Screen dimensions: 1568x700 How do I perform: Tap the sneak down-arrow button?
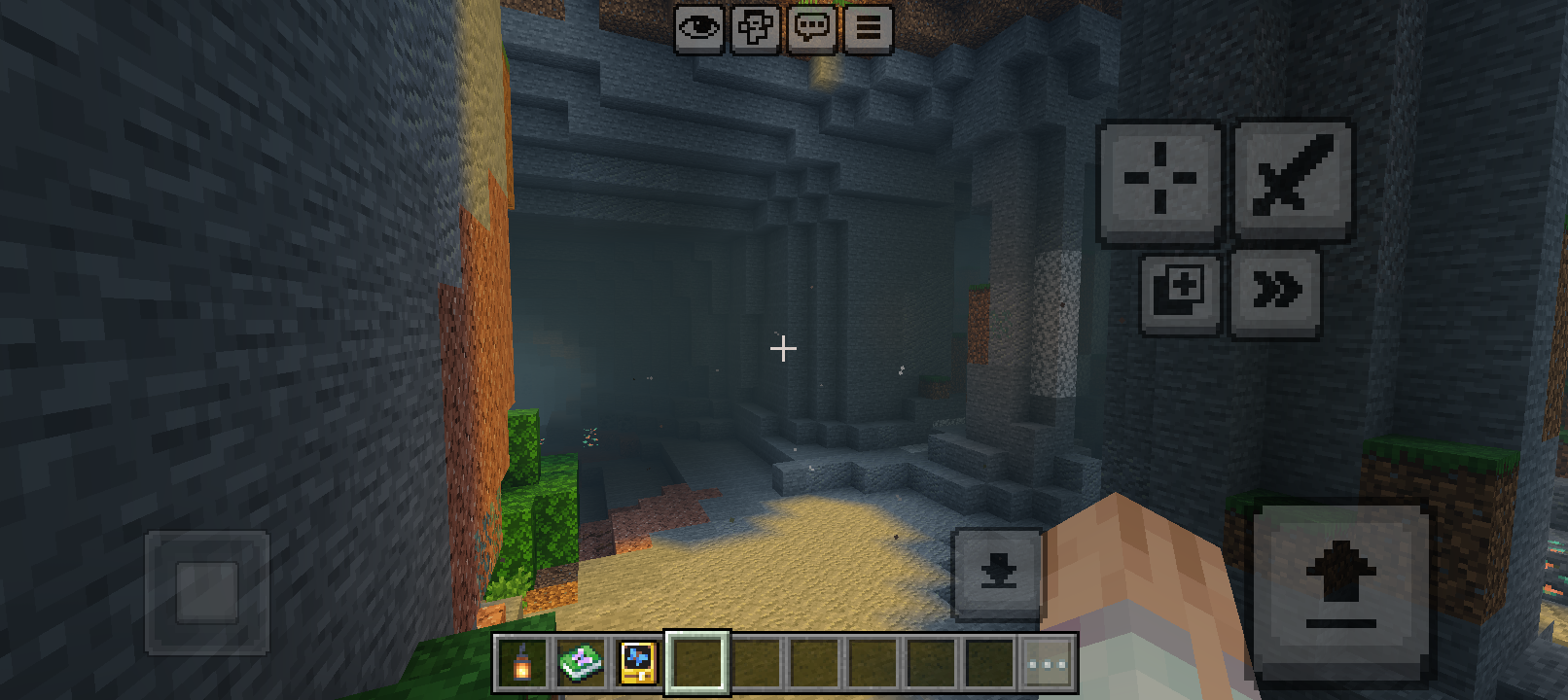tap(997, 573)
